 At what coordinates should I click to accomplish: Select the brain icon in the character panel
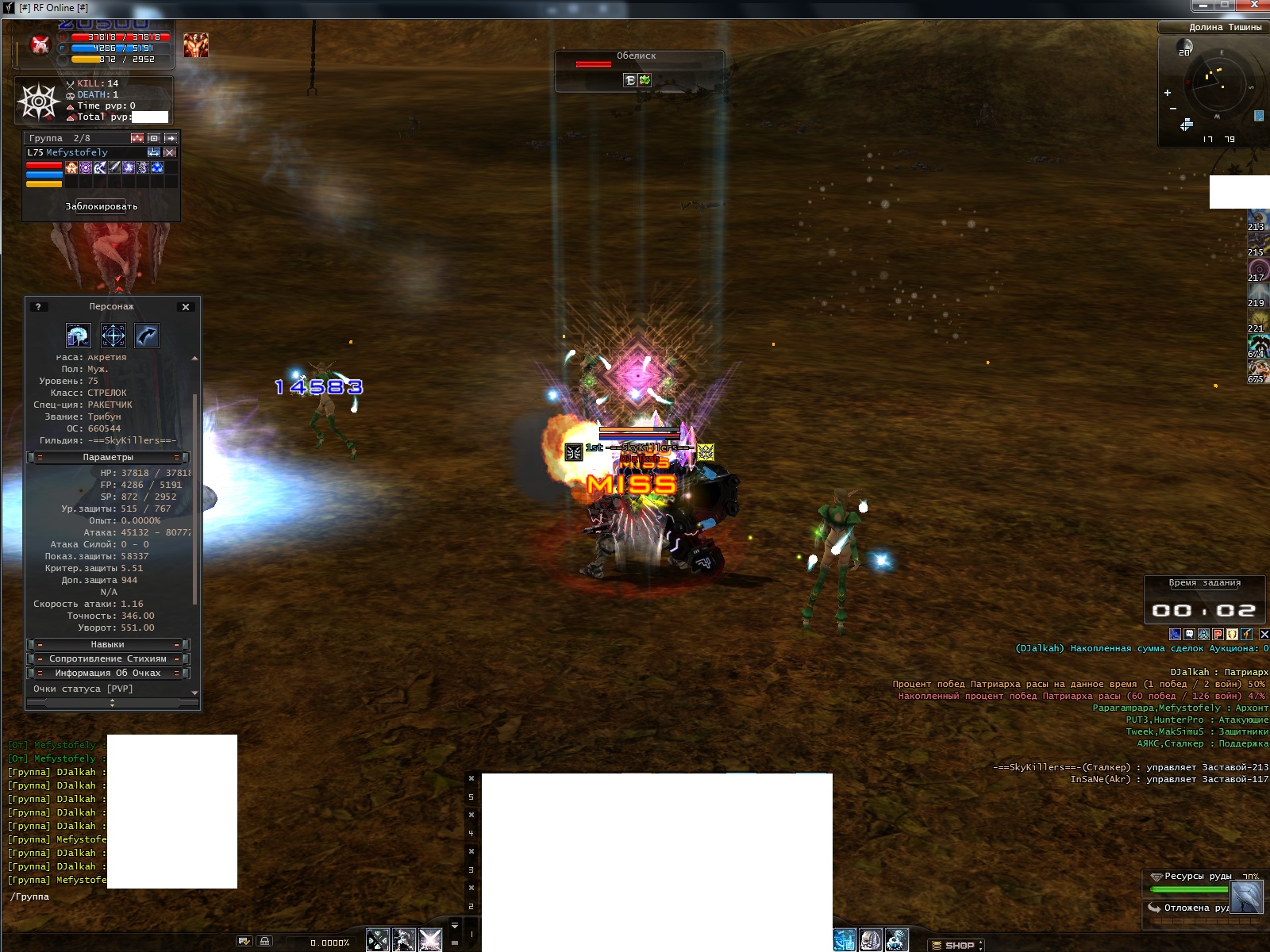pyautogui.click(x=79, y=336)
